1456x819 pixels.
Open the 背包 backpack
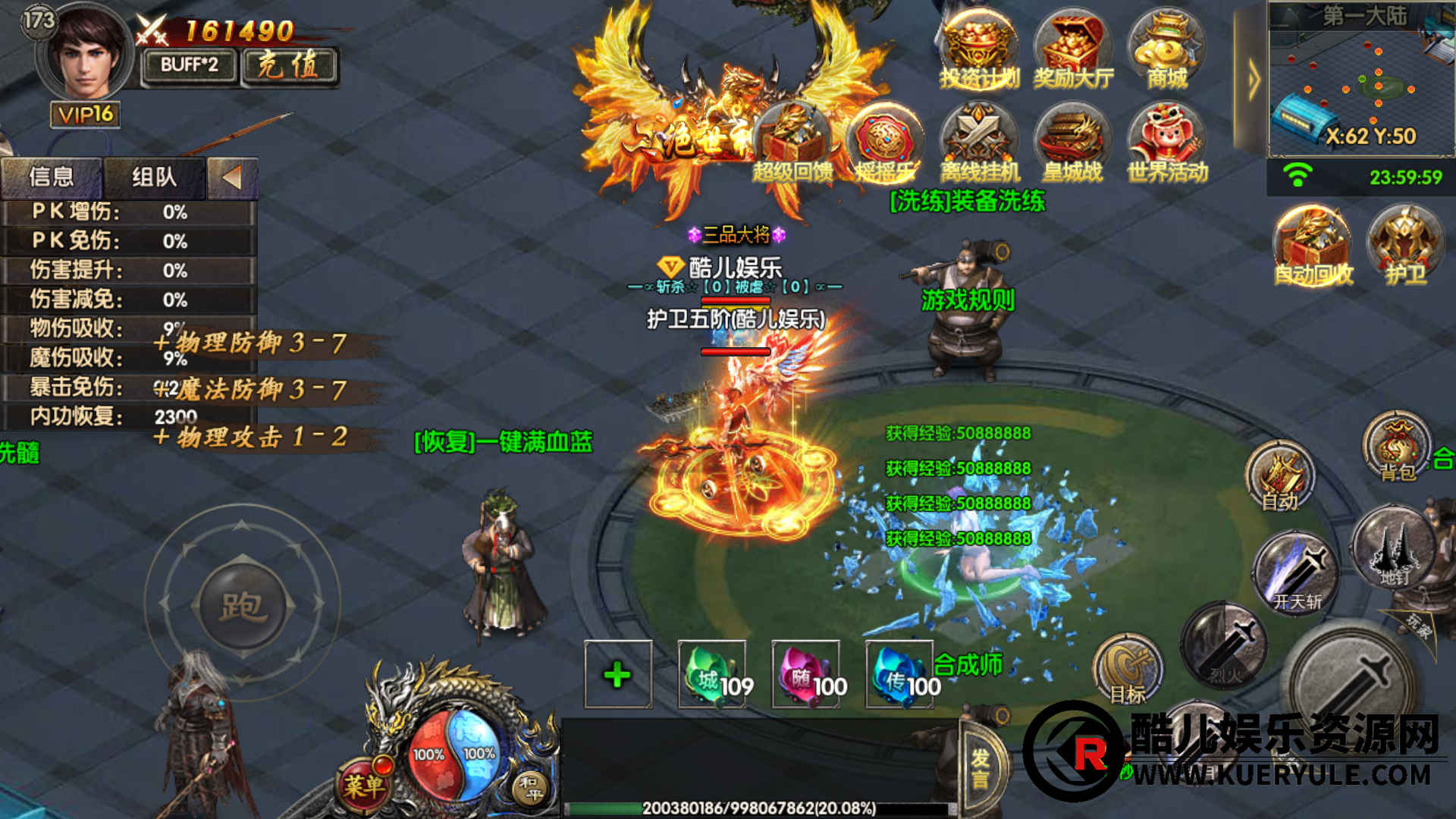[x=1397, y=446]
